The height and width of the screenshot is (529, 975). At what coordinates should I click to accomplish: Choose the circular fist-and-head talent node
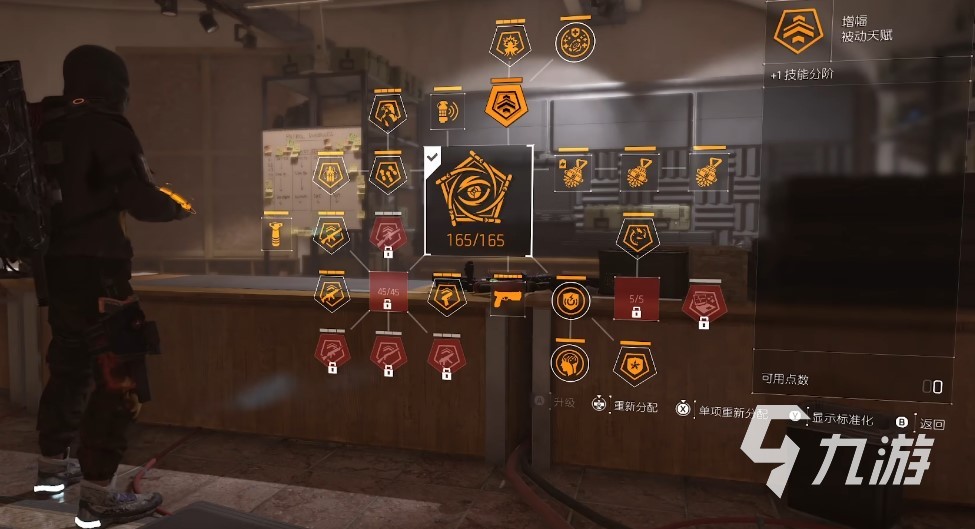pyautogui.click(x=569, y=362)
